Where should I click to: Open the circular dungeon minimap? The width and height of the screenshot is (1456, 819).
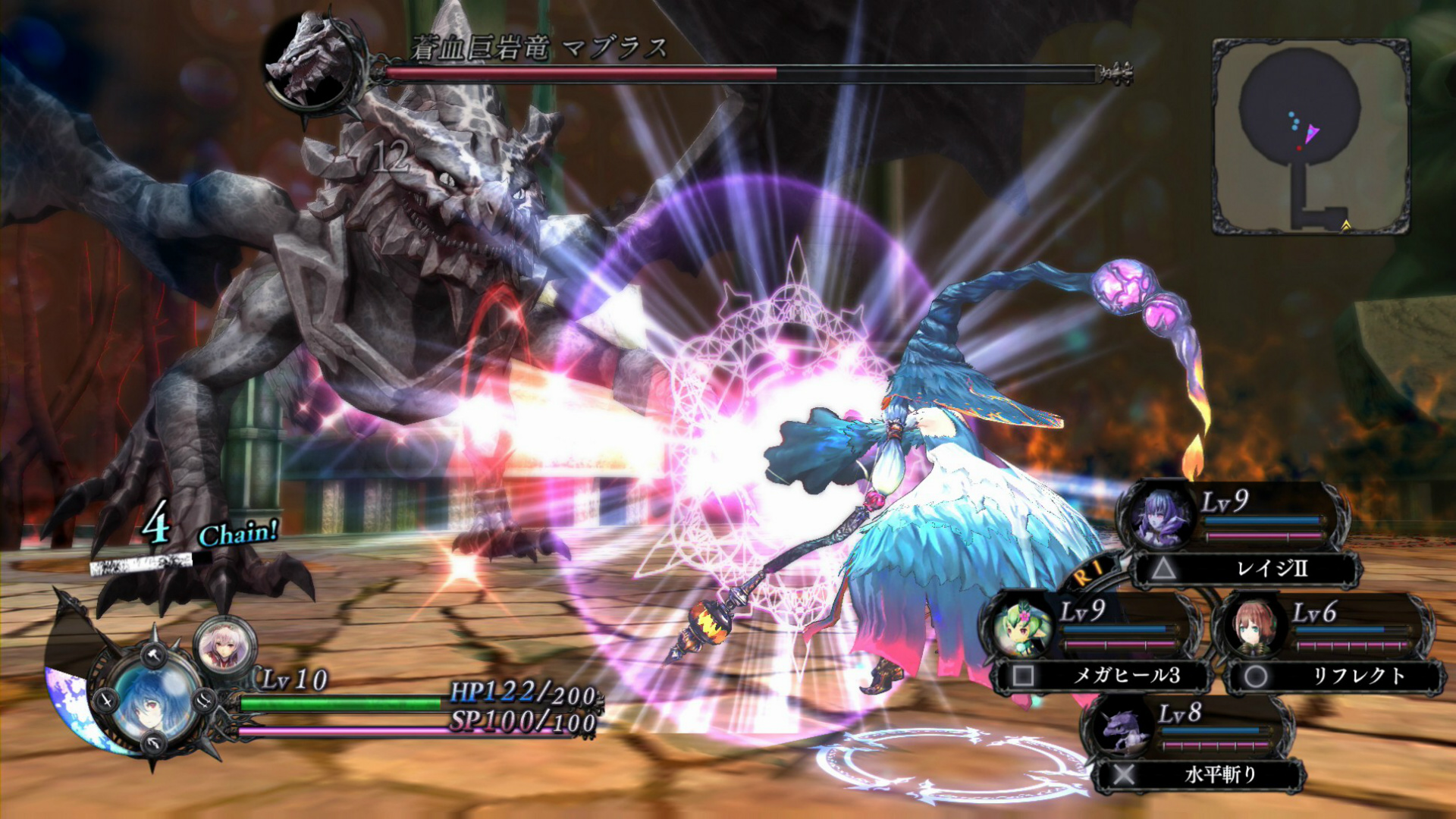point(1310,136)
